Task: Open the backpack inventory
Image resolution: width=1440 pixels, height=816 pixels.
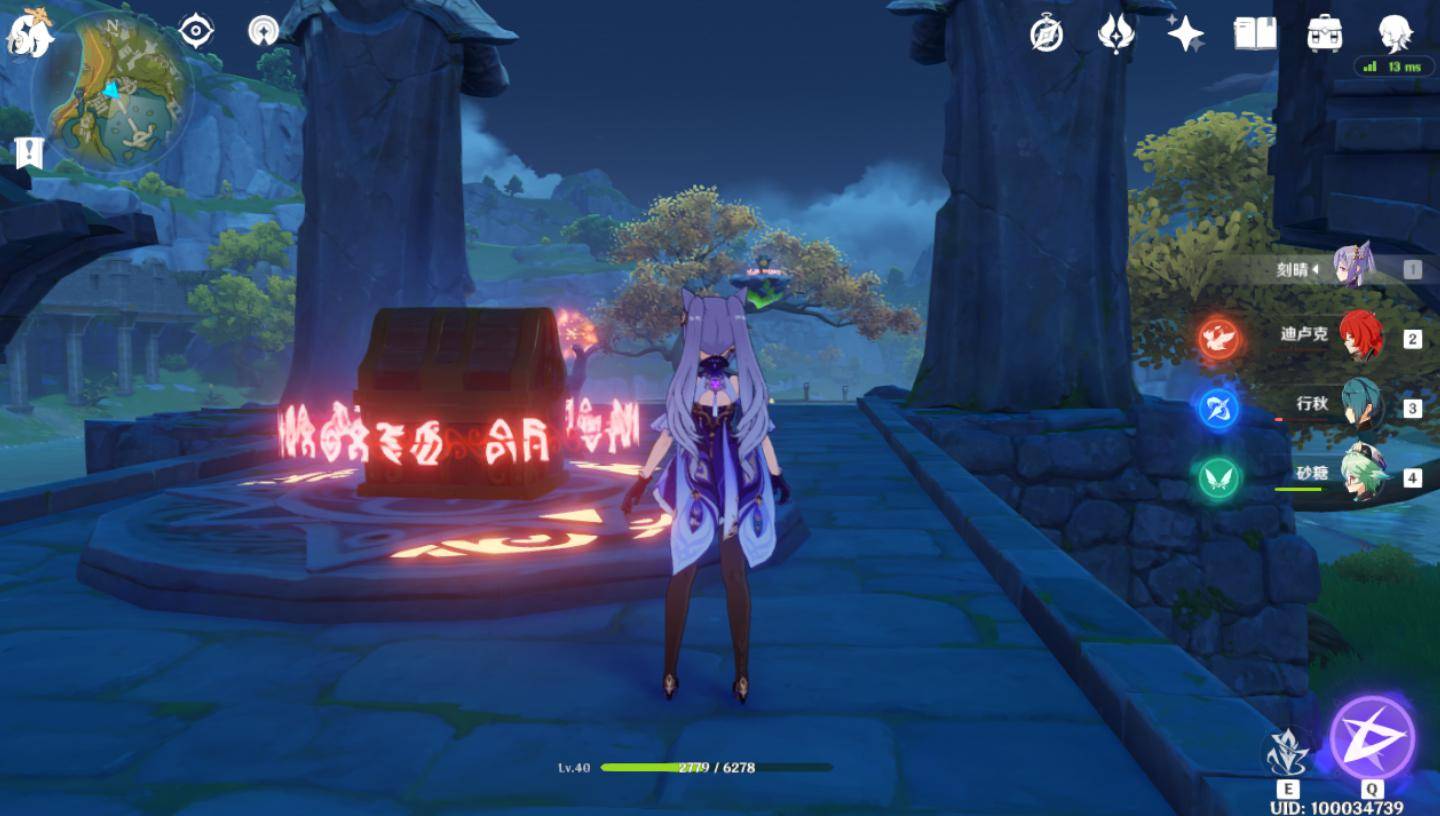Action: click(x=1324, y=33)
